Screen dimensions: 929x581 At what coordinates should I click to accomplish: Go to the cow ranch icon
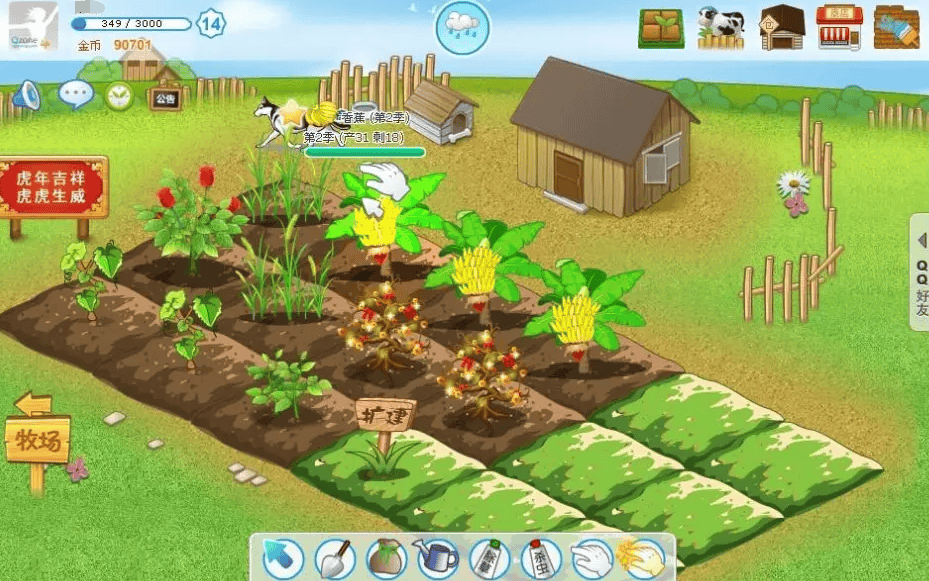coord(720,28)
